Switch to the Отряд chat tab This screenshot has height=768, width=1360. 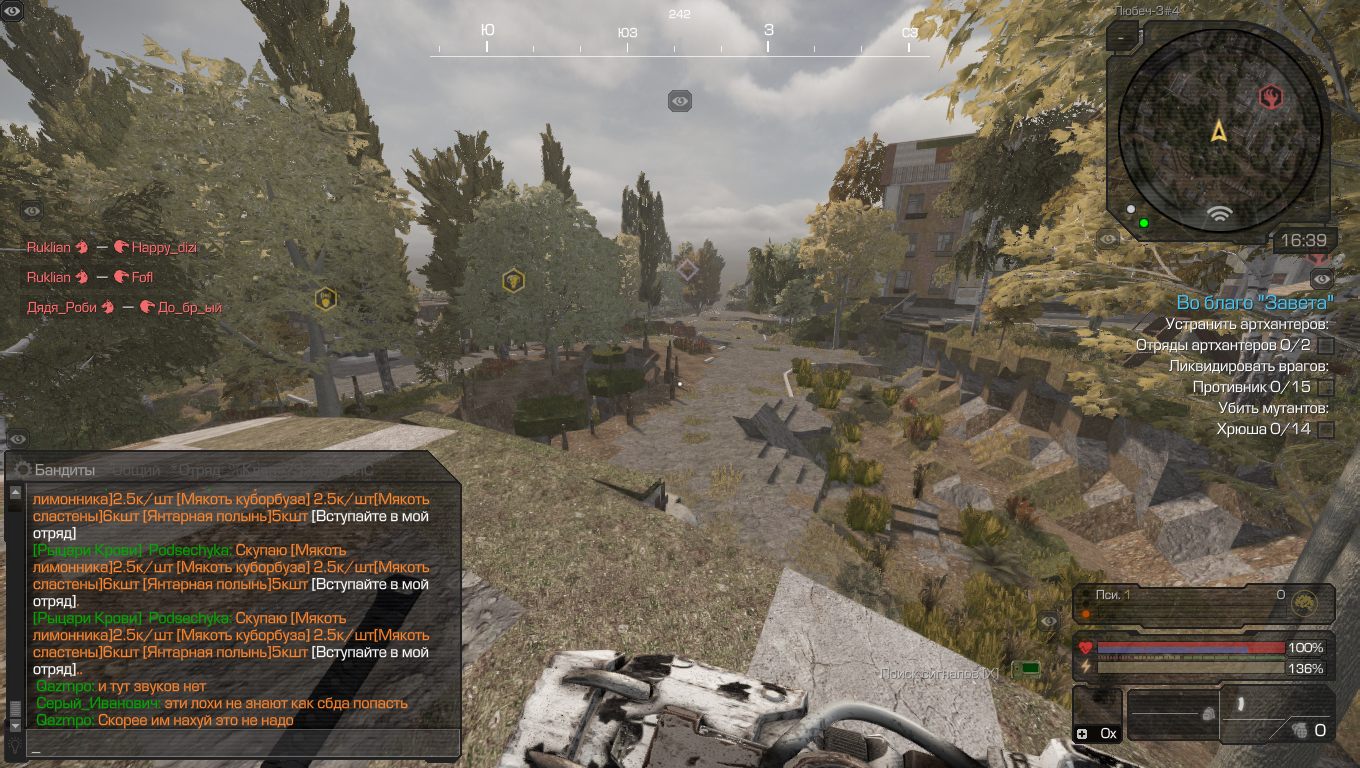click(197, 470)
